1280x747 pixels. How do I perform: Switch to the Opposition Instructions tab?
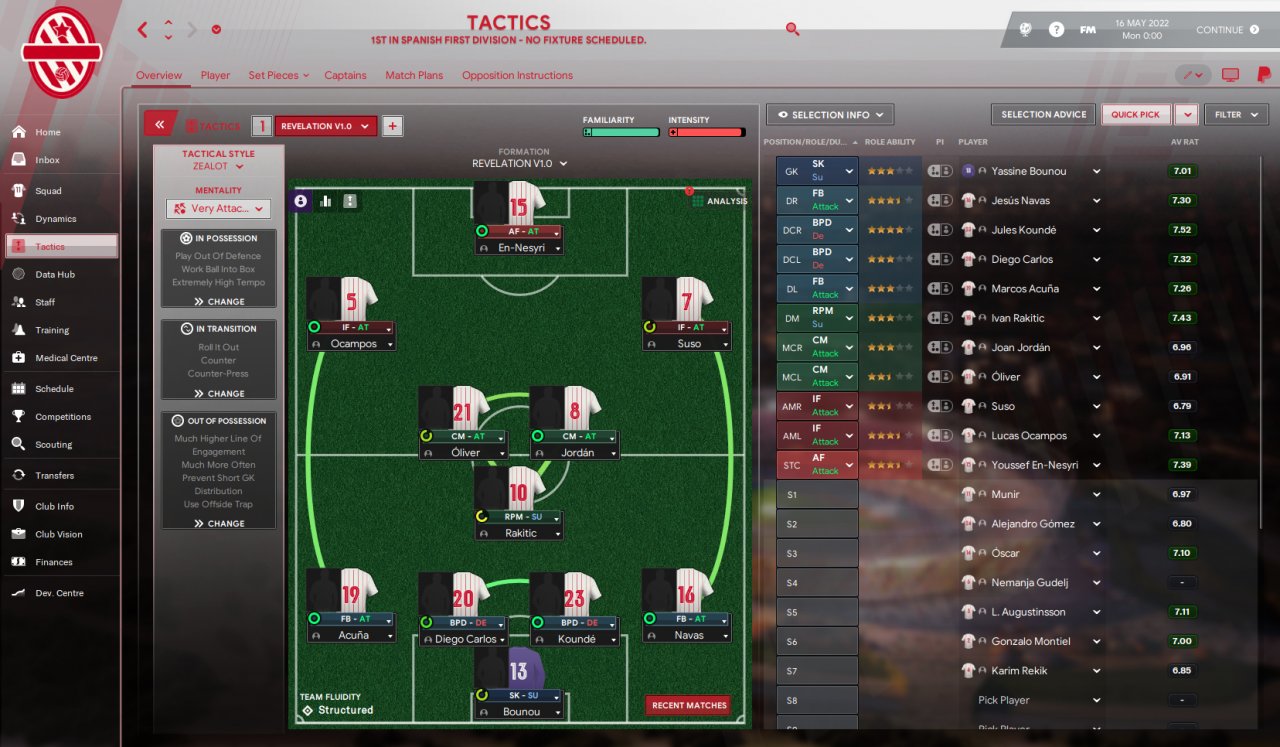(x=517, y=75)
